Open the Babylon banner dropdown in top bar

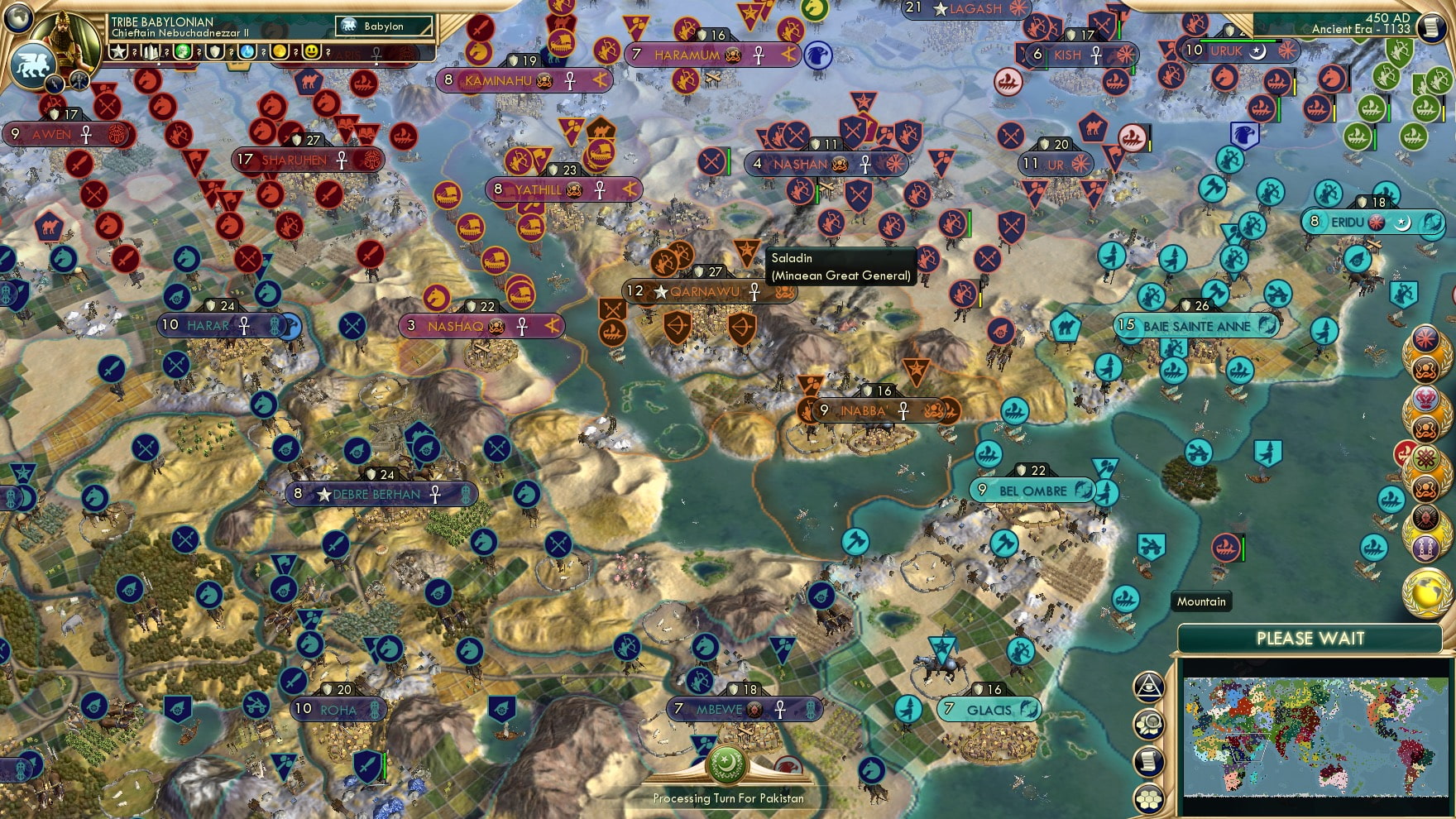click(x=385, y=26)
